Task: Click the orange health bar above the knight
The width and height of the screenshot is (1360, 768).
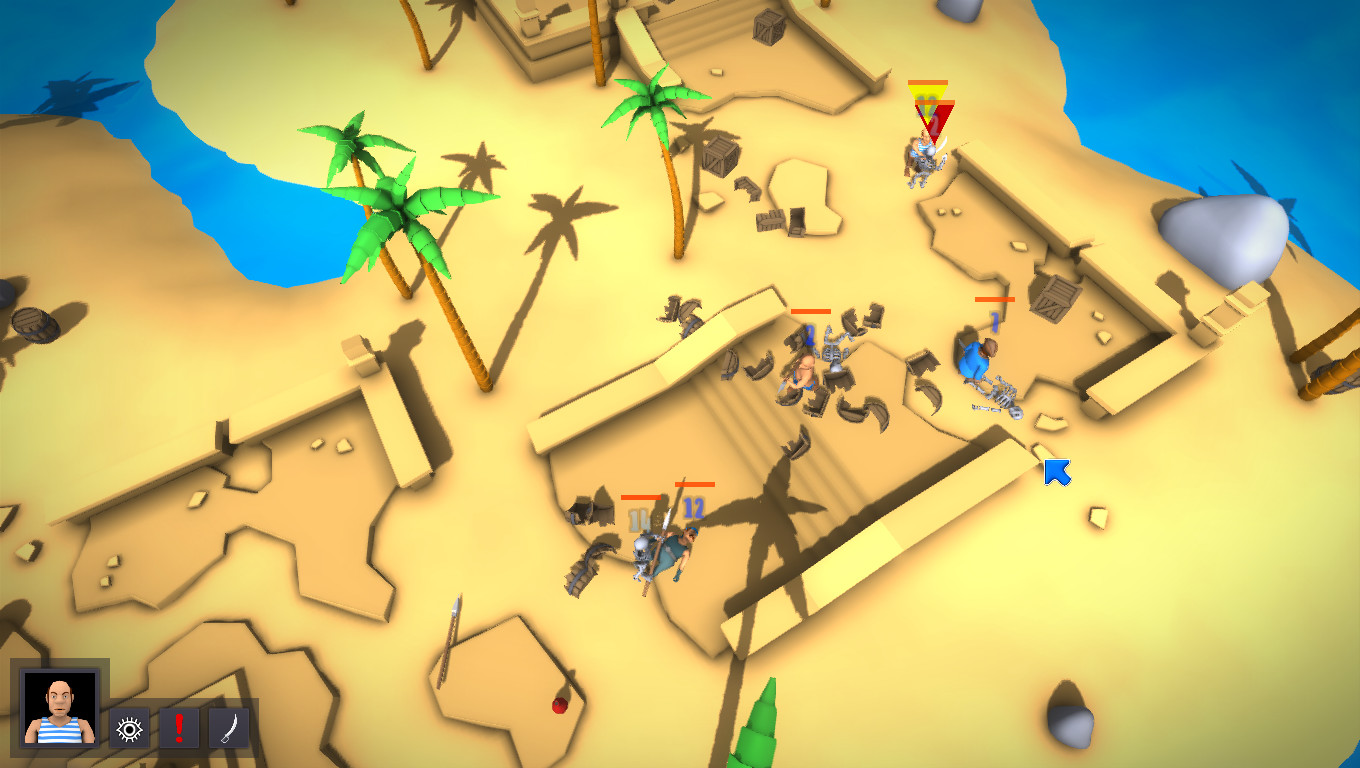Action: coord(928,82)
